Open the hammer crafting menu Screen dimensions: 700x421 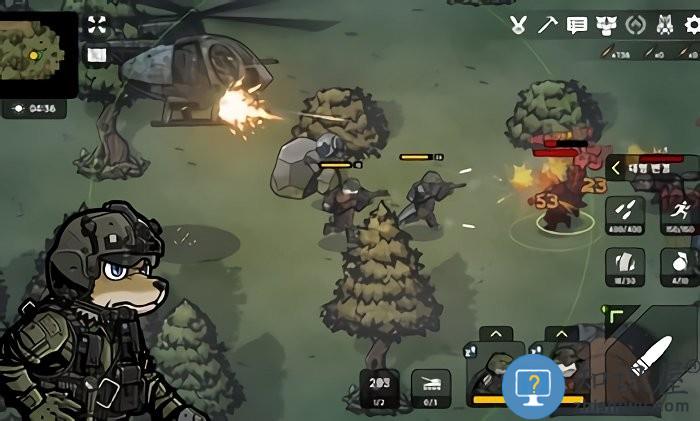click(547, 25)
